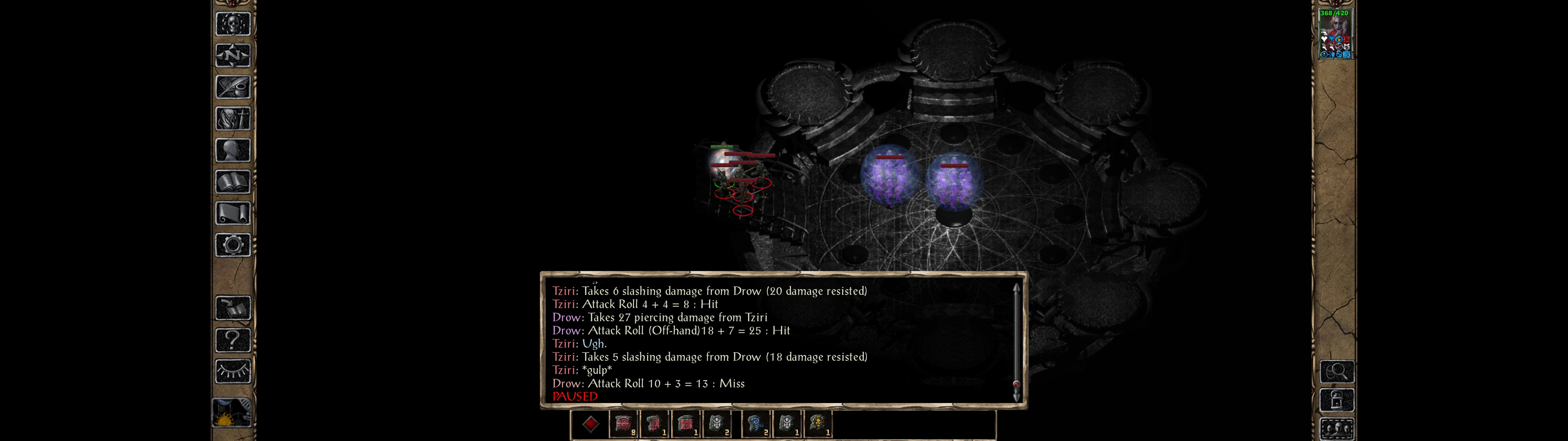Open the priest scroll screen
This screenshot has height=441, width=1568.
click(232, 213)
